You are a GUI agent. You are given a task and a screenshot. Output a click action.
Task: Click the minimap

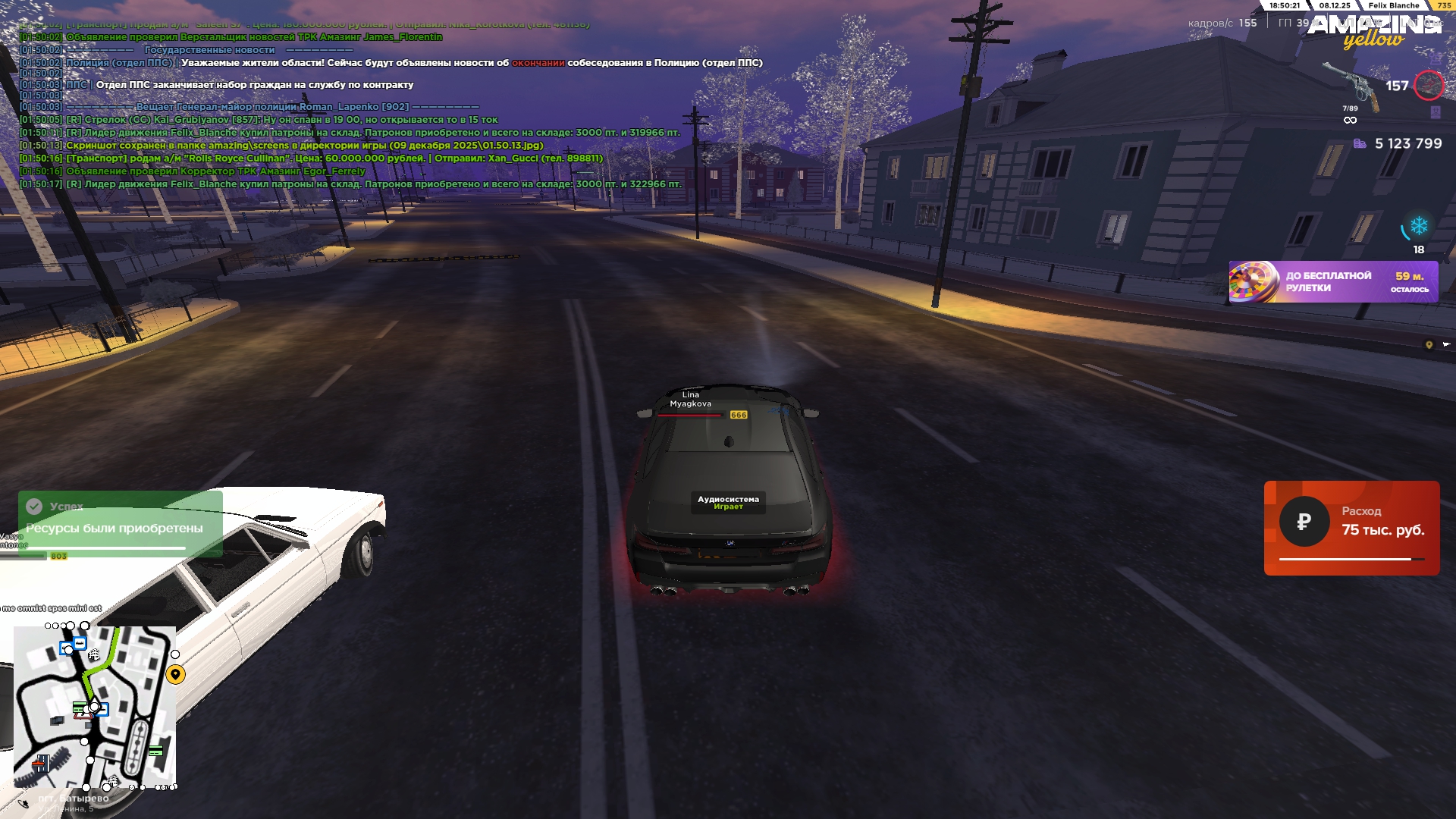click(95, 707)
